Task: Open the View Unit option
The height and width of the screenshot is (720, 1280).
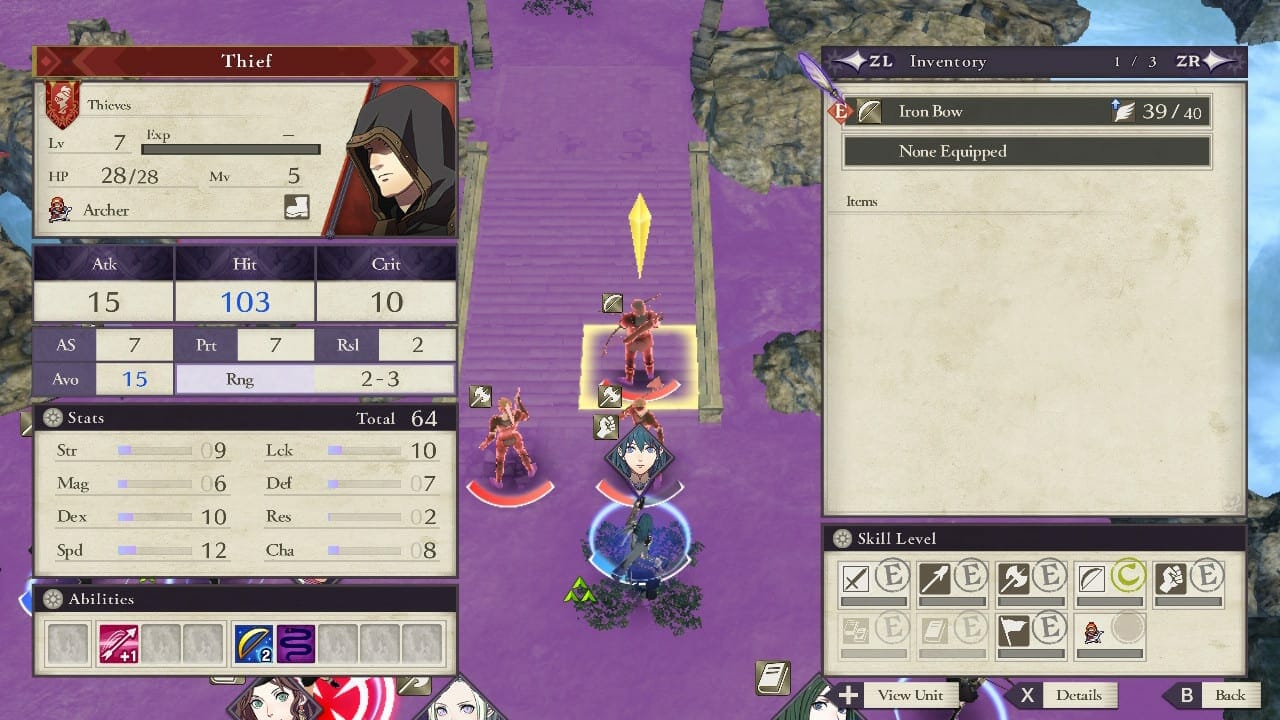Action: click(895, 695)
